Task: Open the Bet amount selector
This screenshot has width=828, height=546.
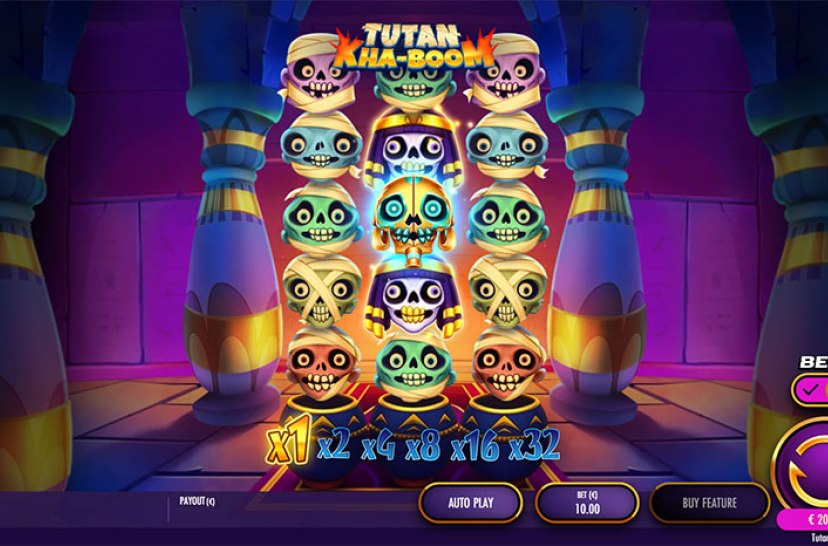Action: 587,503
